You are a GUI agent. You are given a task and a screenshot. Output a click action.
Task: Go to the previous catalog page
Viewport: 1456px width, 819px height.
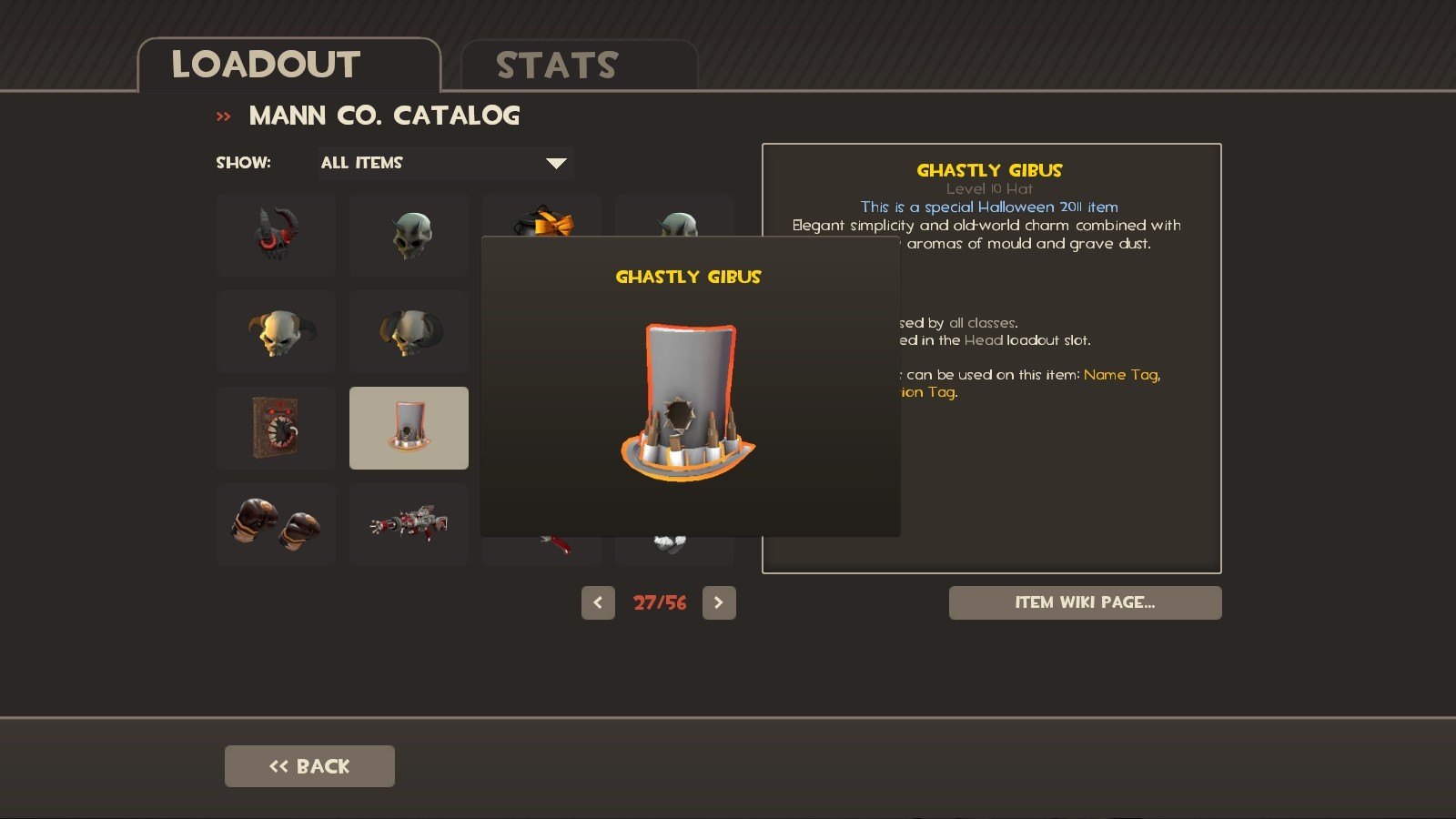(598, 602)
